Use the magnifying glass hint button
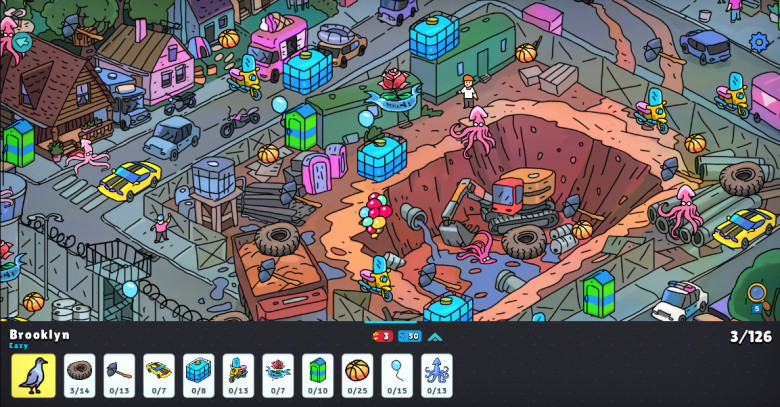Image resolution: width=780 pixels, height=407 pixels. pyautogui.click(x=758, y=294)
